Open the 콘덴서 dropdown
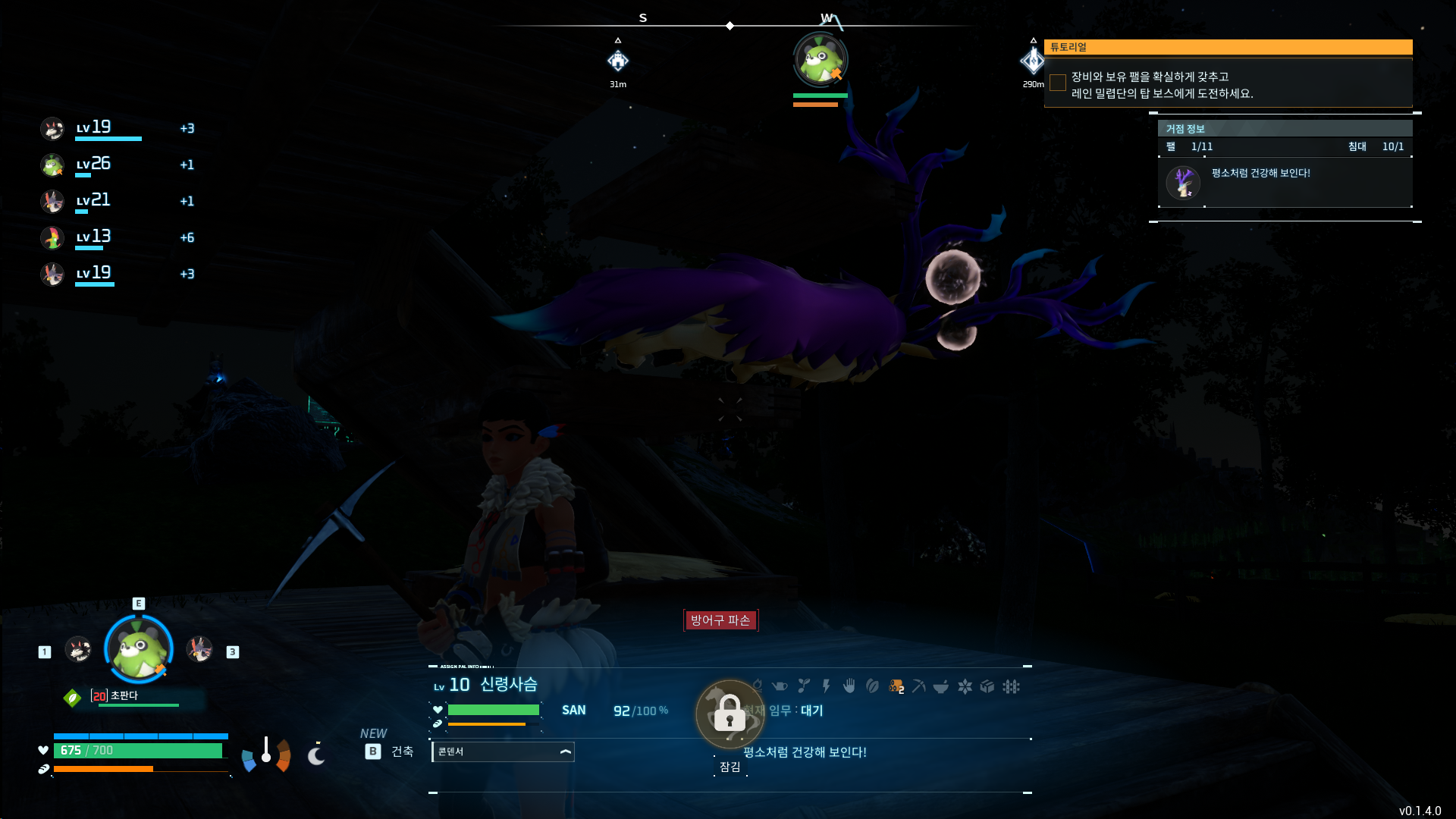This screenshot has width=1456, height=819. coord(503,752)
